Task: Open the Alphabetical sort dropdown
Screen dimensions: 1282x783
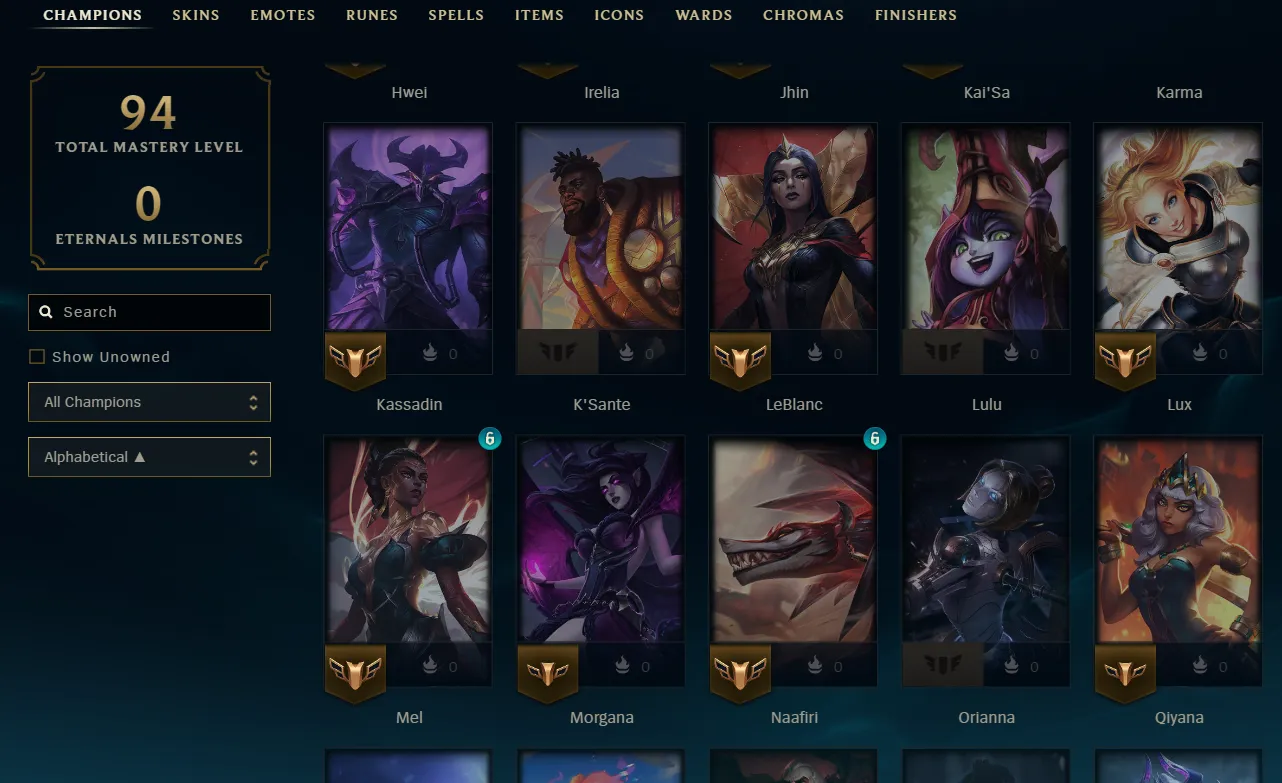Action: point(150,457)
